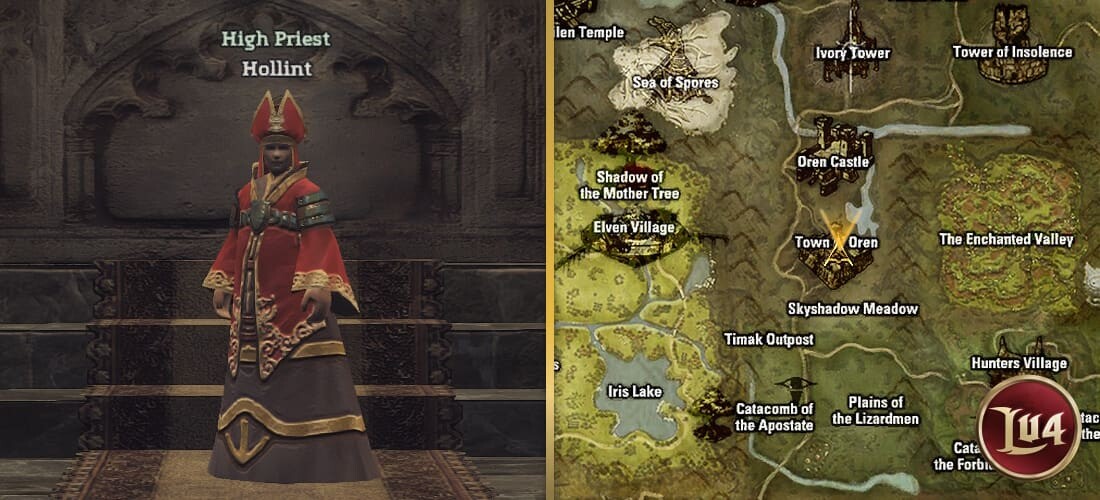
Task: Click Iris Lake on the map
Action: (634, 391)
